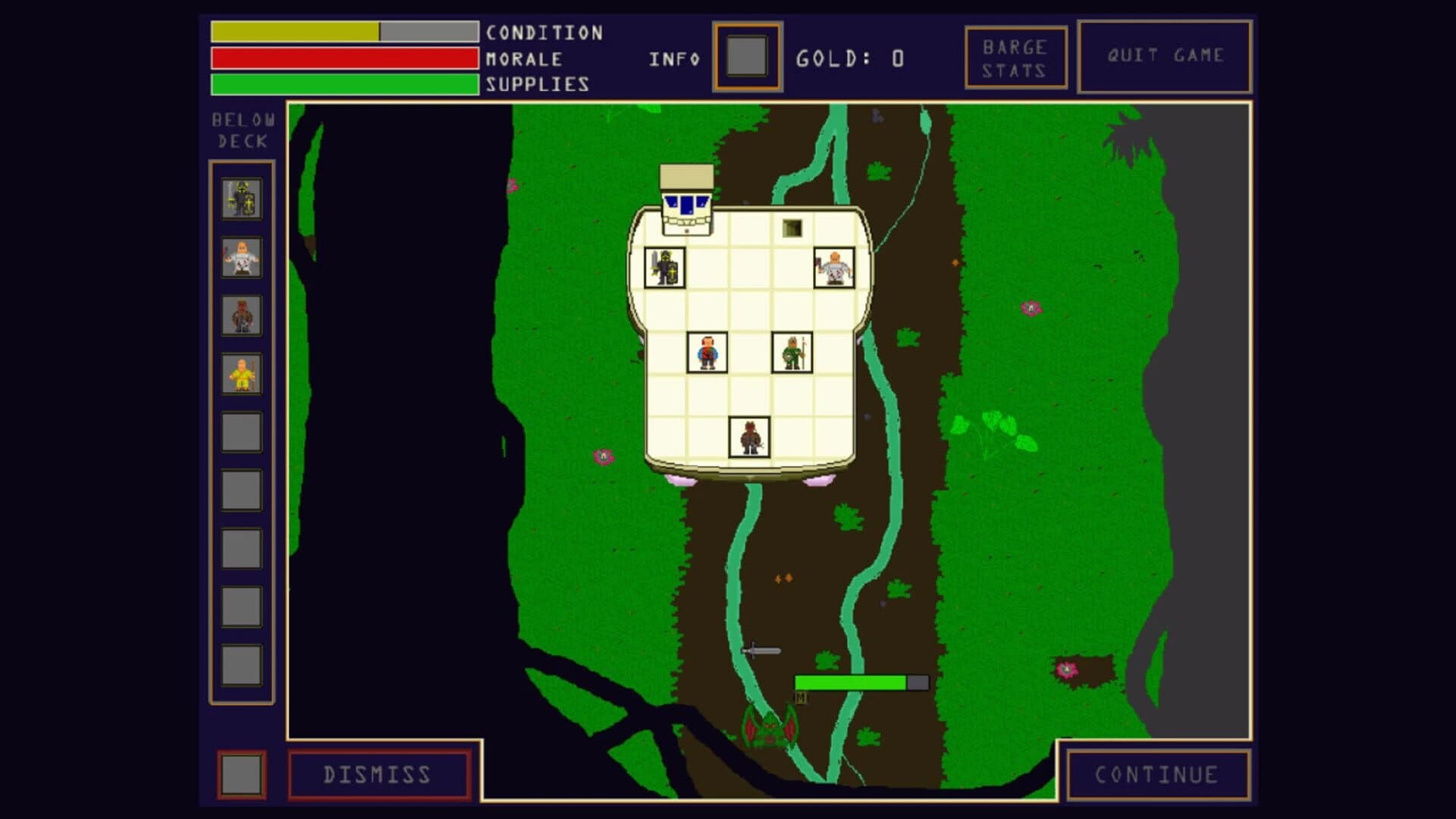Select the yellow-robed monk portrait in Below Deck
The image size is (1456, 819).
[x=241, y=374]
